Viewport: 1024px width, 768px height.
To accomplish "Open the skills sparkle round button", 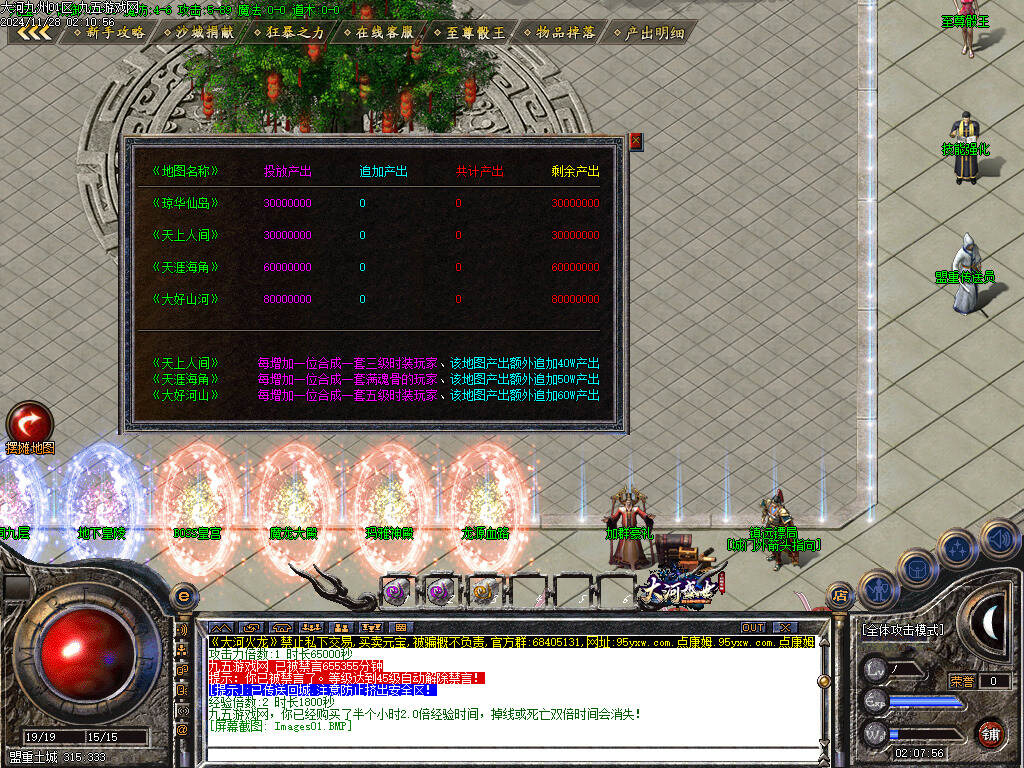I will pyautogui.click(x=958, y=549).
